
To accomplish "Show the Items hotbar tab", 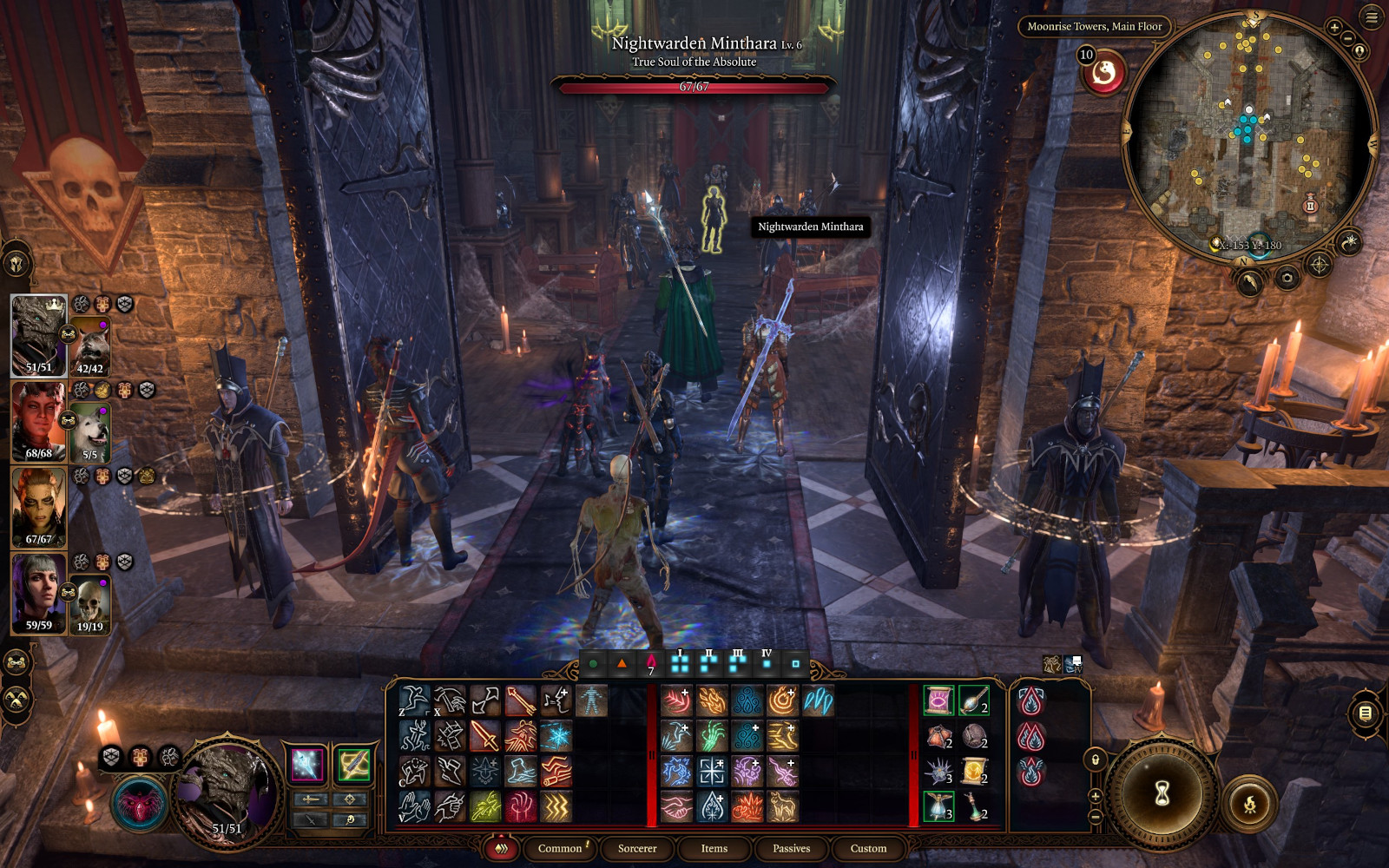I will tap(714, 848).
